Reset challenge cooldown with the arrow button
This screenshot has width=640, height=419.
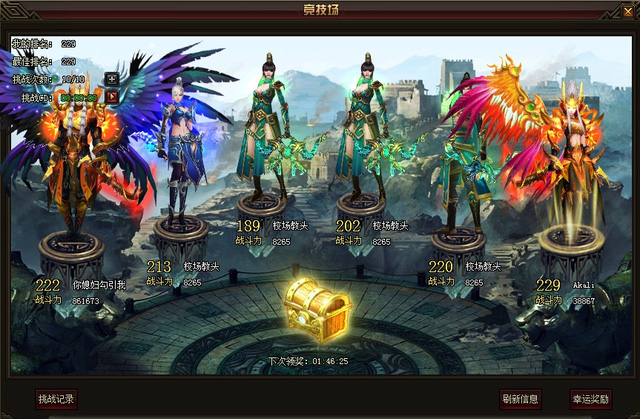pos(112,97)
